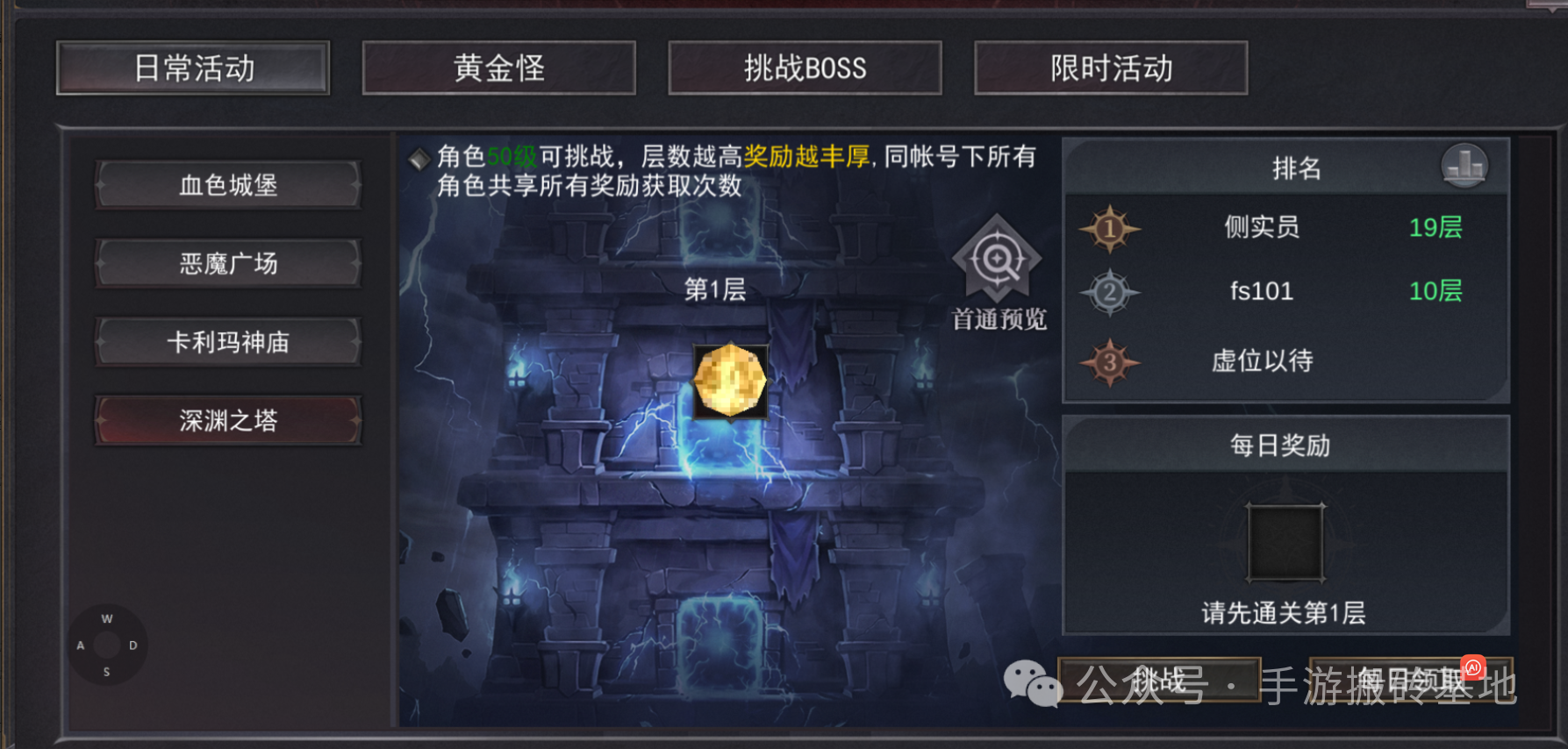
Task: Open the 限时活动 tab
Action: coord(1109,68)
